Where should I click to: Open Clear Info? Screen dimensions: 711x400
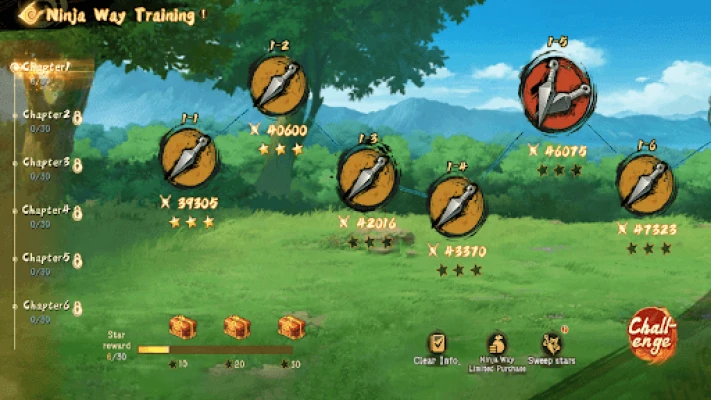click(x=437, y=345)
